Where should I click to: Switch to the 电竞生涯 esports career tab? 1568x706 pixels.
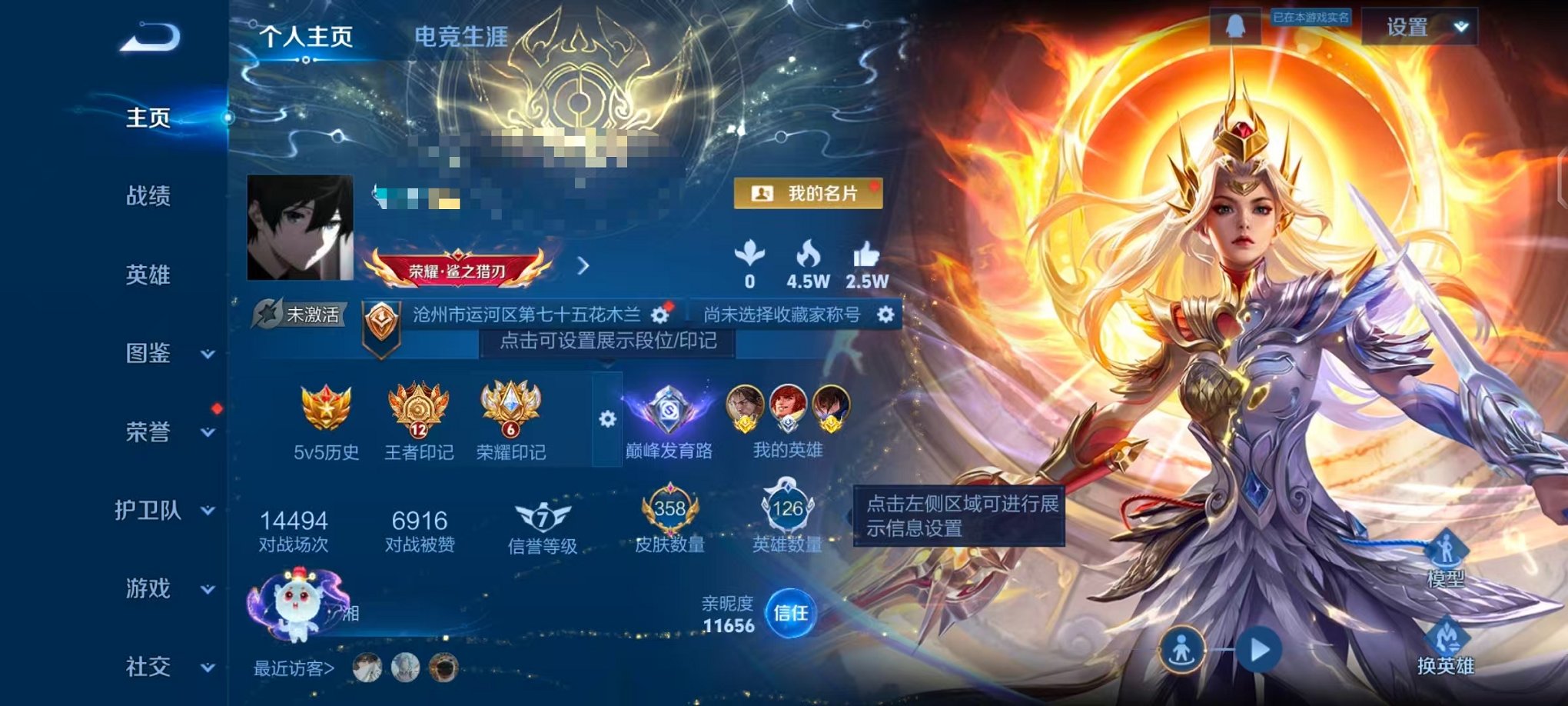460,35
